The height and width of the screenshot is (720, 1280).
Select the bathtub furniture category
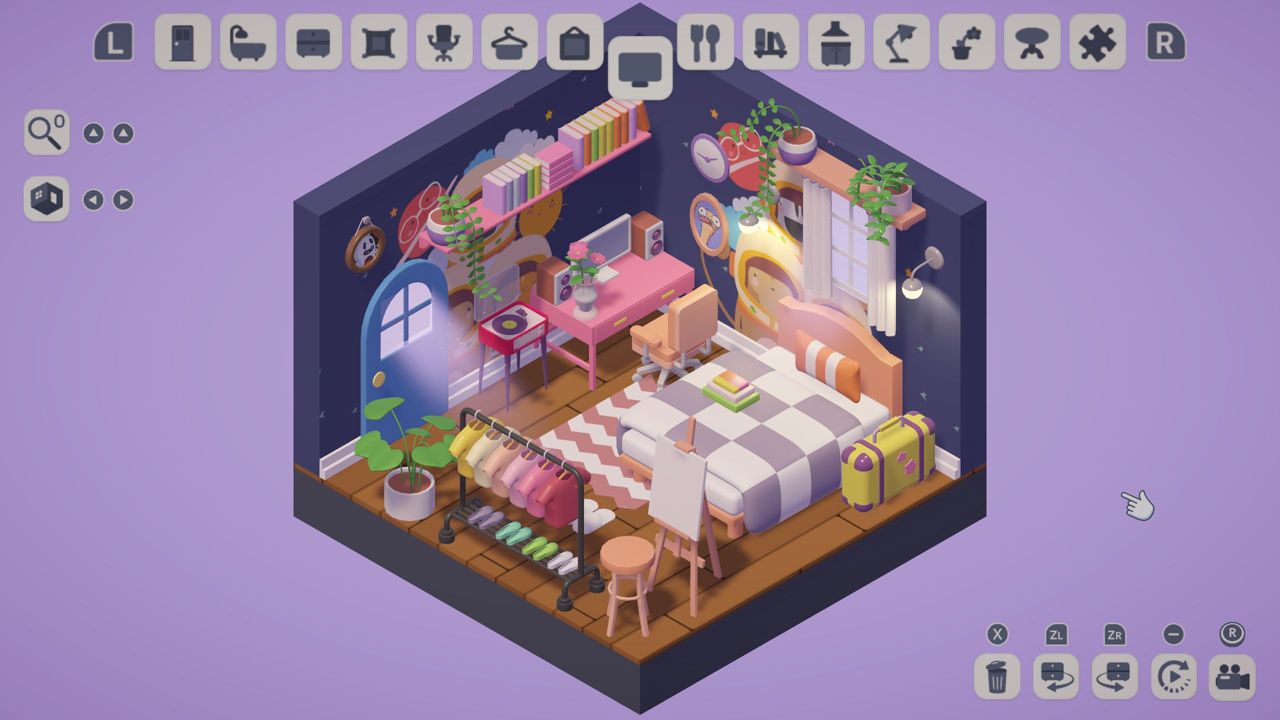point(247,43)
